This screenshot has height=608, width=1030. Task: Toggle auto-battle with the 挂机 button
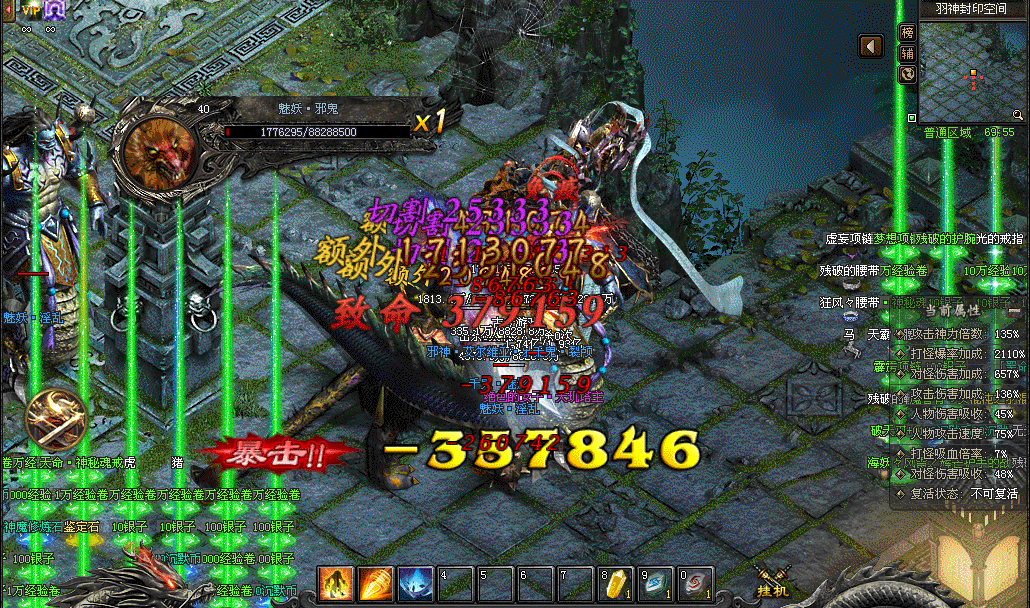point(771,582)
